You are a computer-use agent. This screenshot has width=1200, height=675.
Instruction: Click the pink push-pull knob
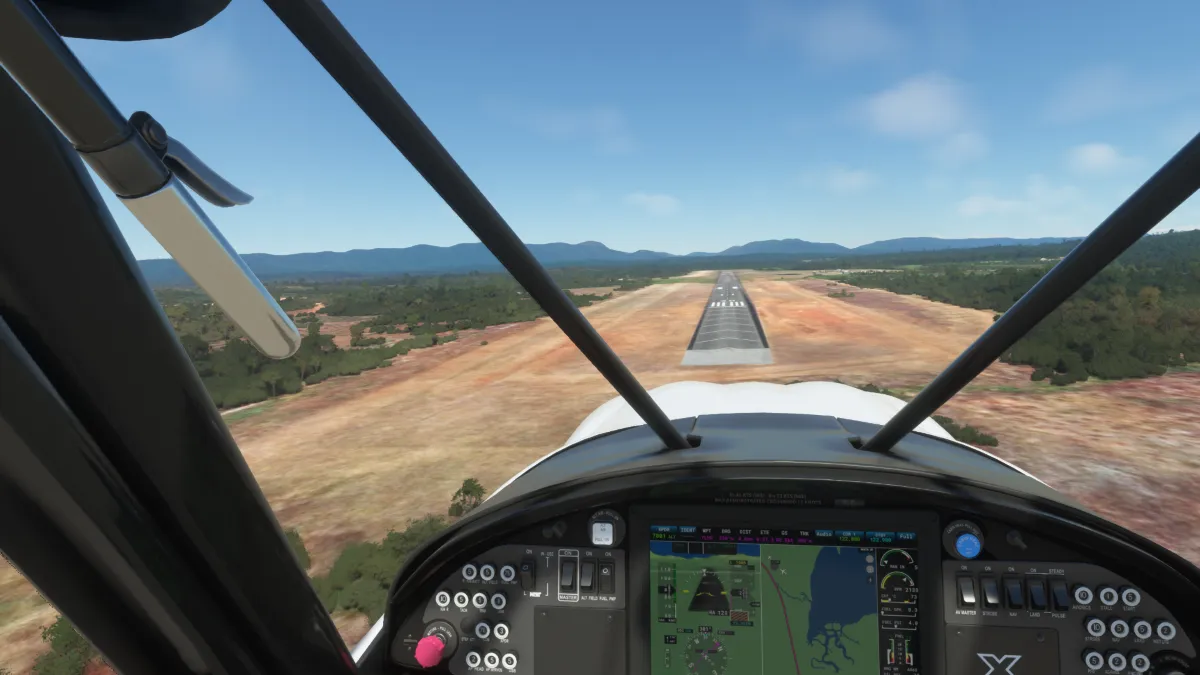pos(430,650)
